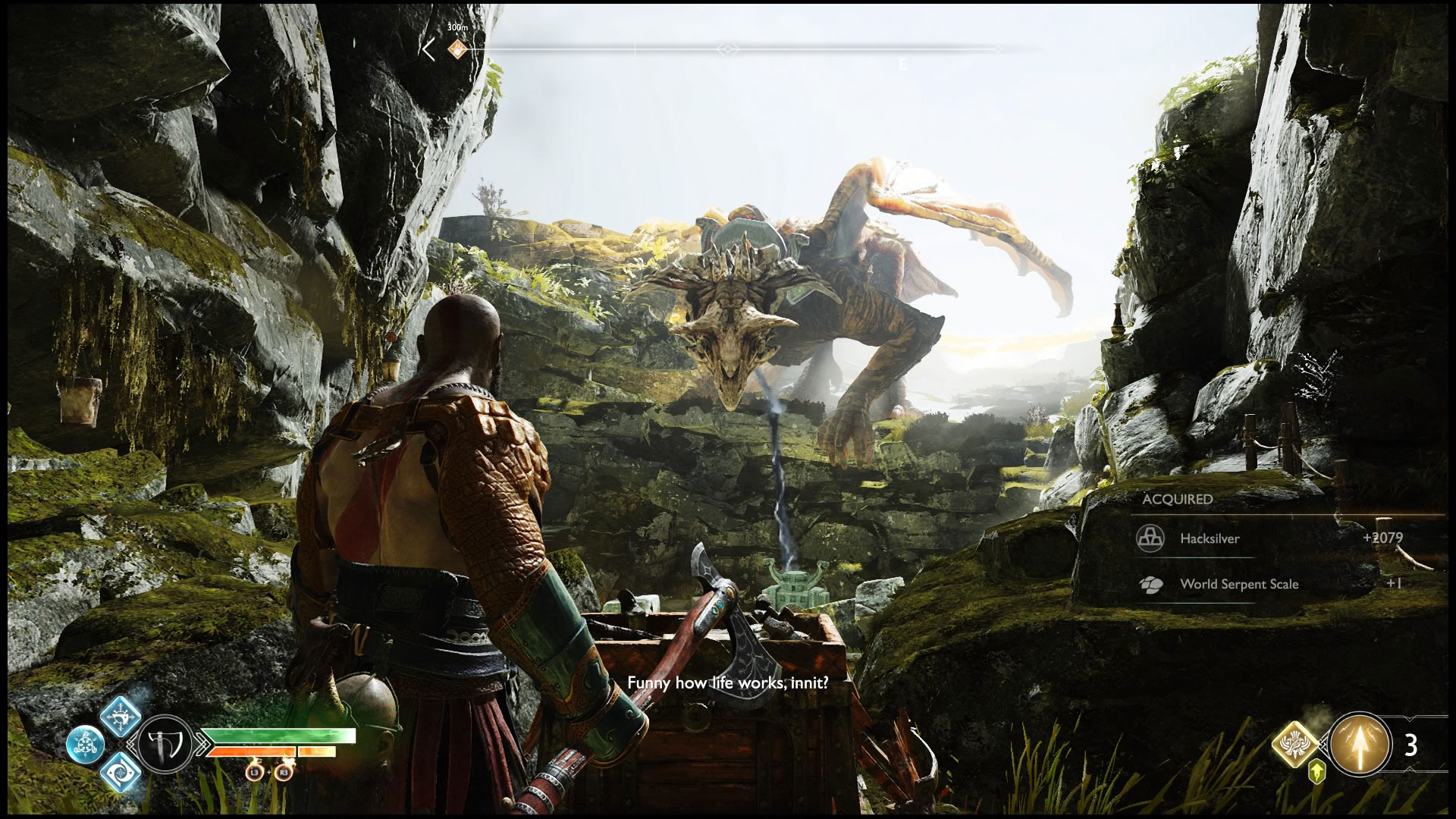Use the round blue talisman ability icon
Image resolution: width=1456 pixels, height=819 pixels.
83,744
